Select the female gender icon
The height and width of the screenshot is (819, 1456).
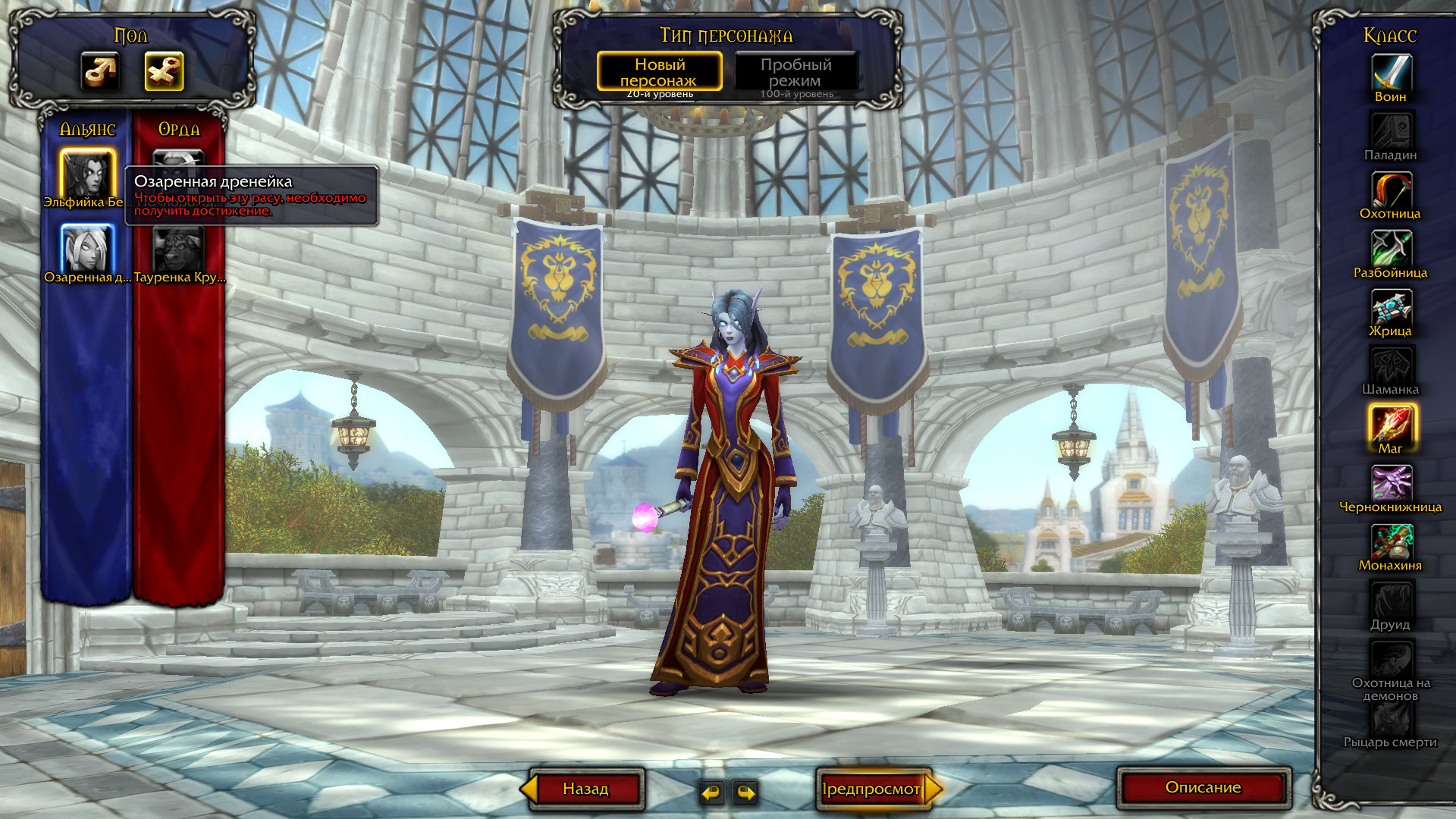164,72
